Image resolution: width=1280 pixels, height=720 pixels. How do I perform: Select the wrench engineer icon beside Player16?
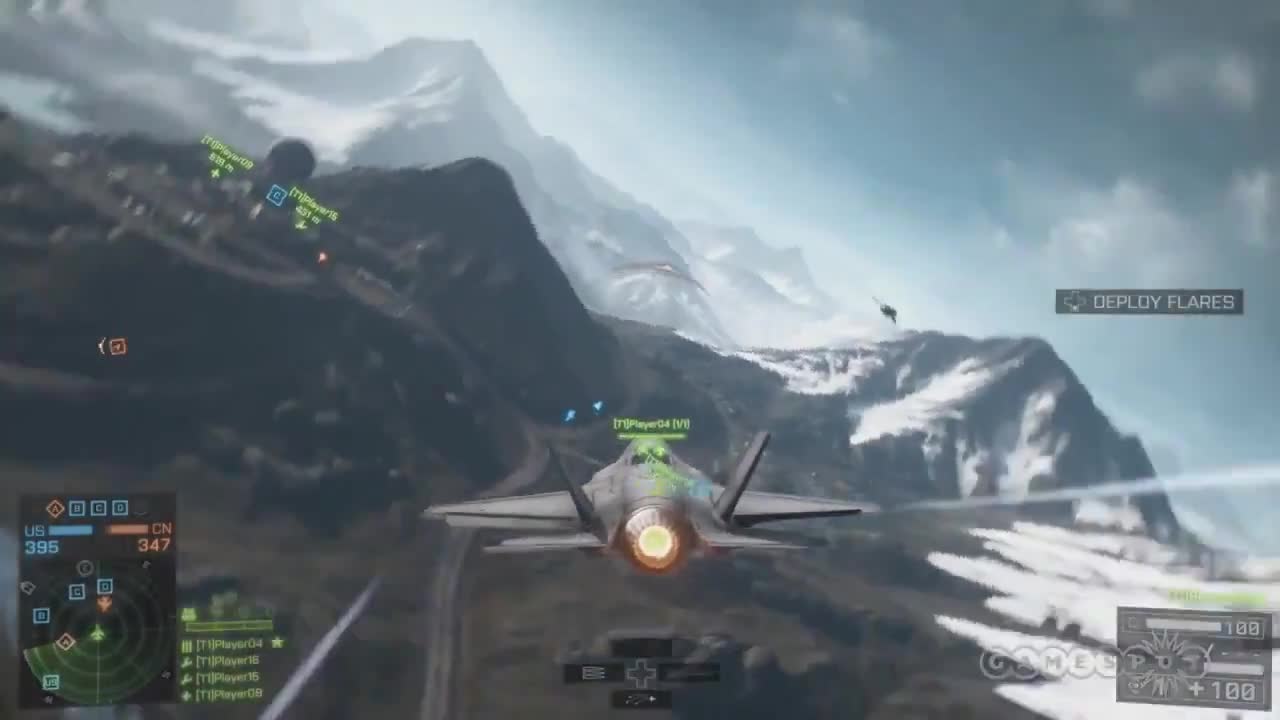186,661
